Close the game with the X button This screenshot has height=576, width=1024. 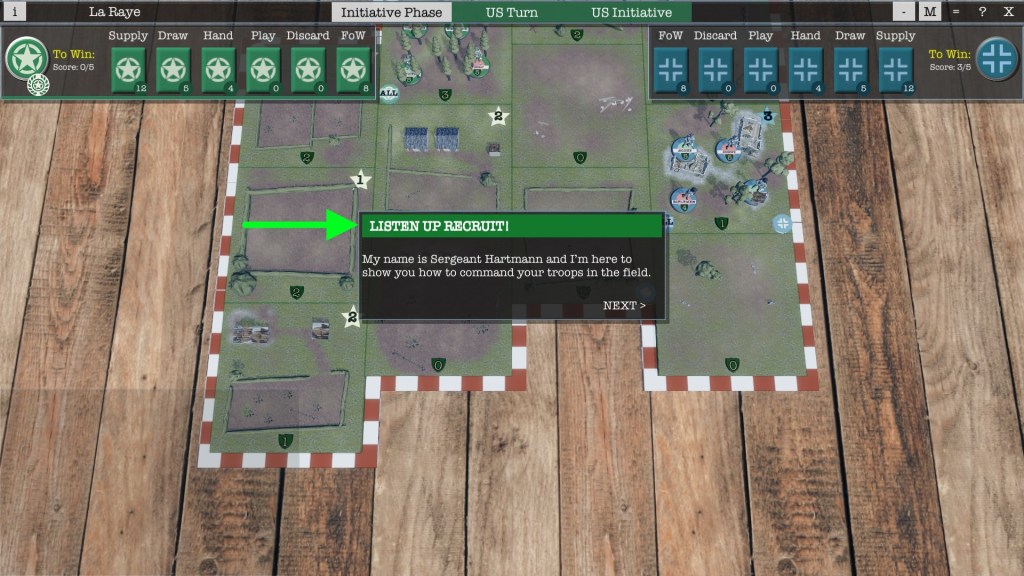pyautogui.click(x=1008, y=12)
